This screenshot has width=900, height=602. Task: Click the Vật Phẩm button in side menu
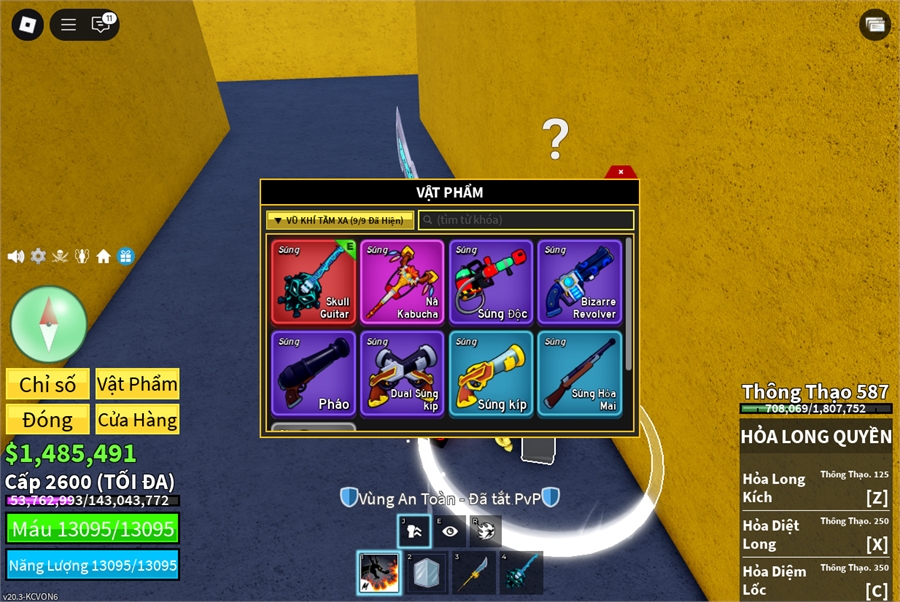coord(138,384)
